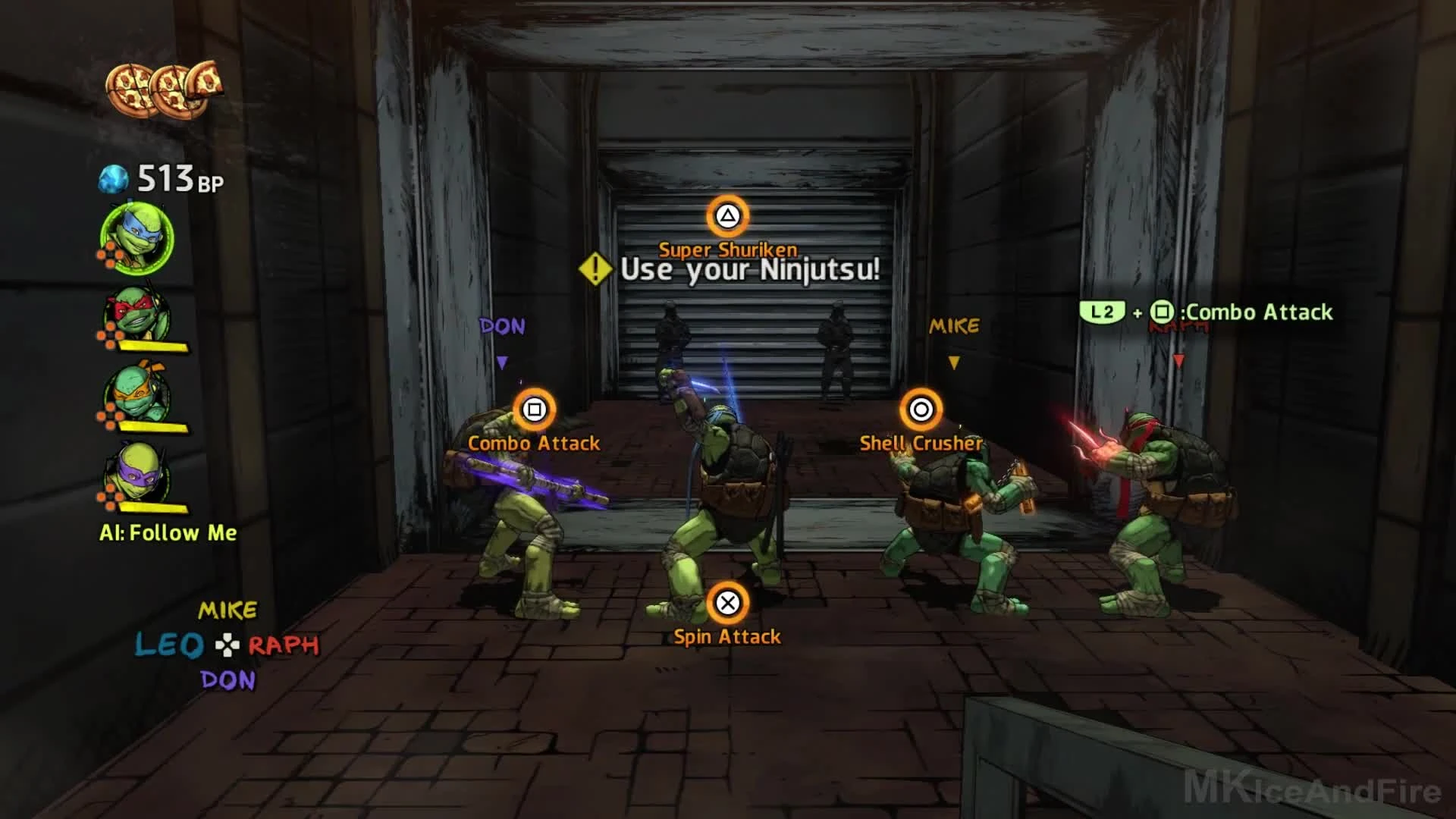Click the DON target marker arrow

pos(502,362)
